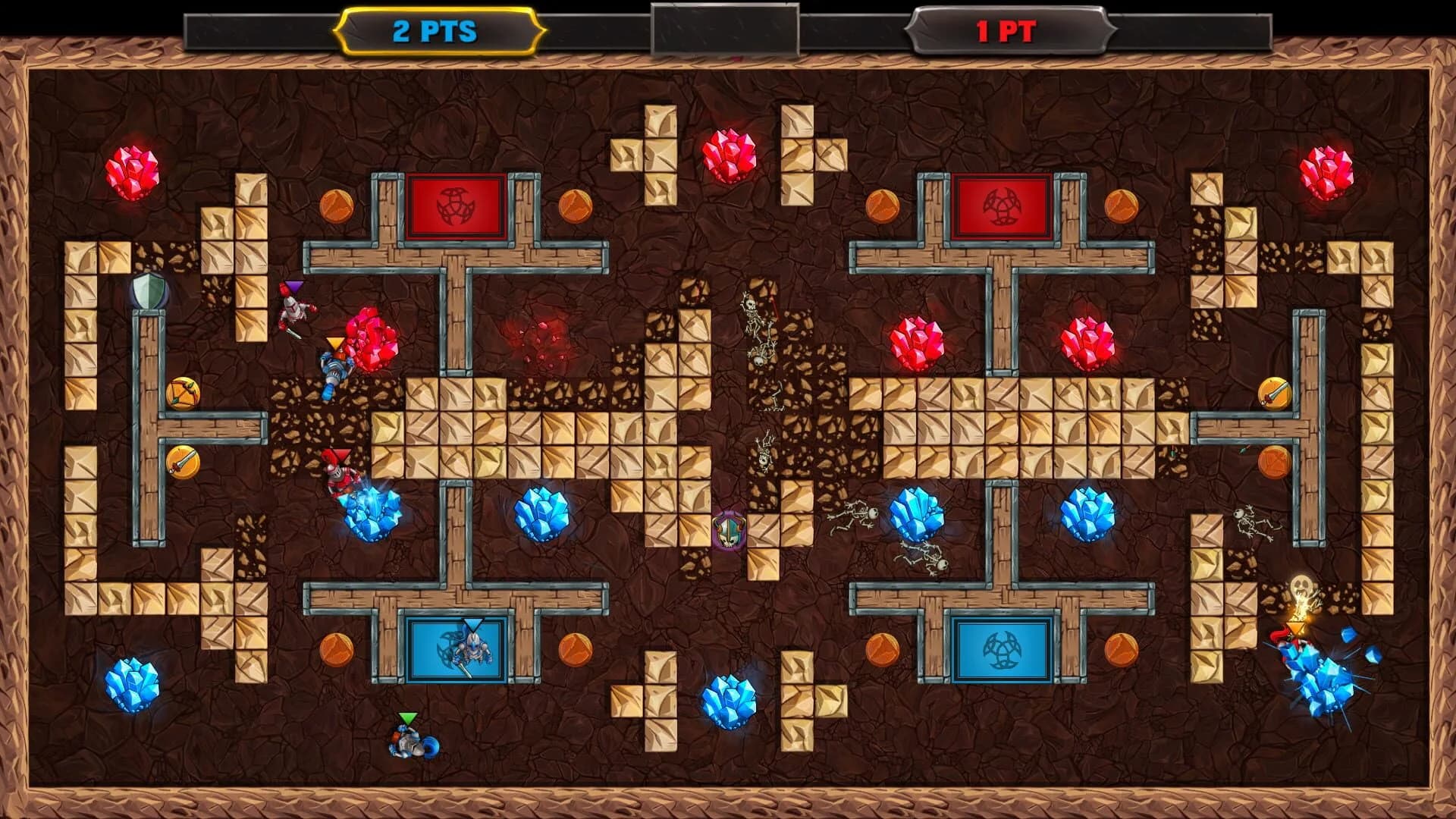This screenshot has width=1456, height=819.
Task: Click the red base plate in the top right area
Action: point(1003,205)
